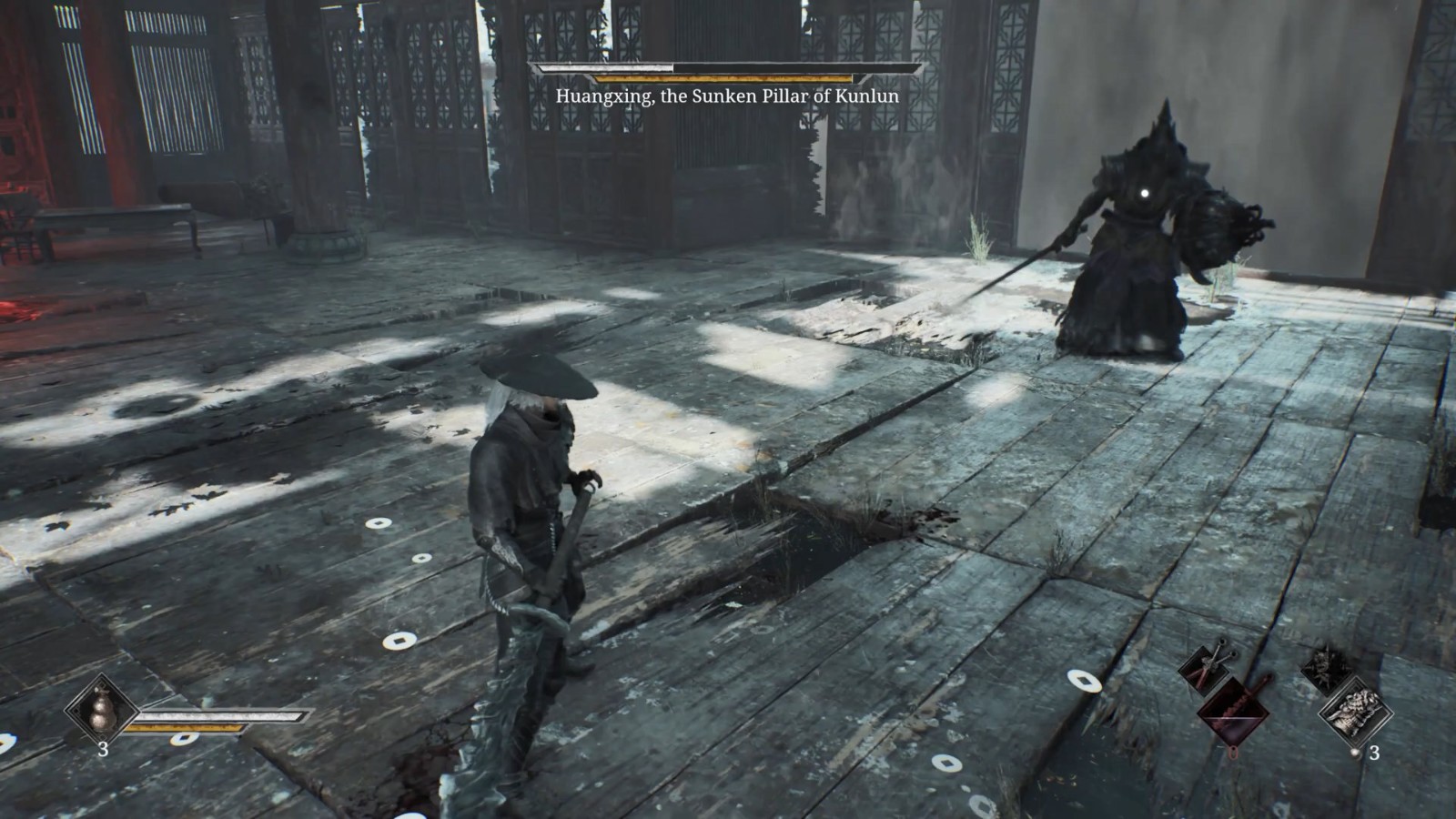Screen dimensions: 1456x819
Task: Use the healing gourd flask icon
Action: (101, 710)
